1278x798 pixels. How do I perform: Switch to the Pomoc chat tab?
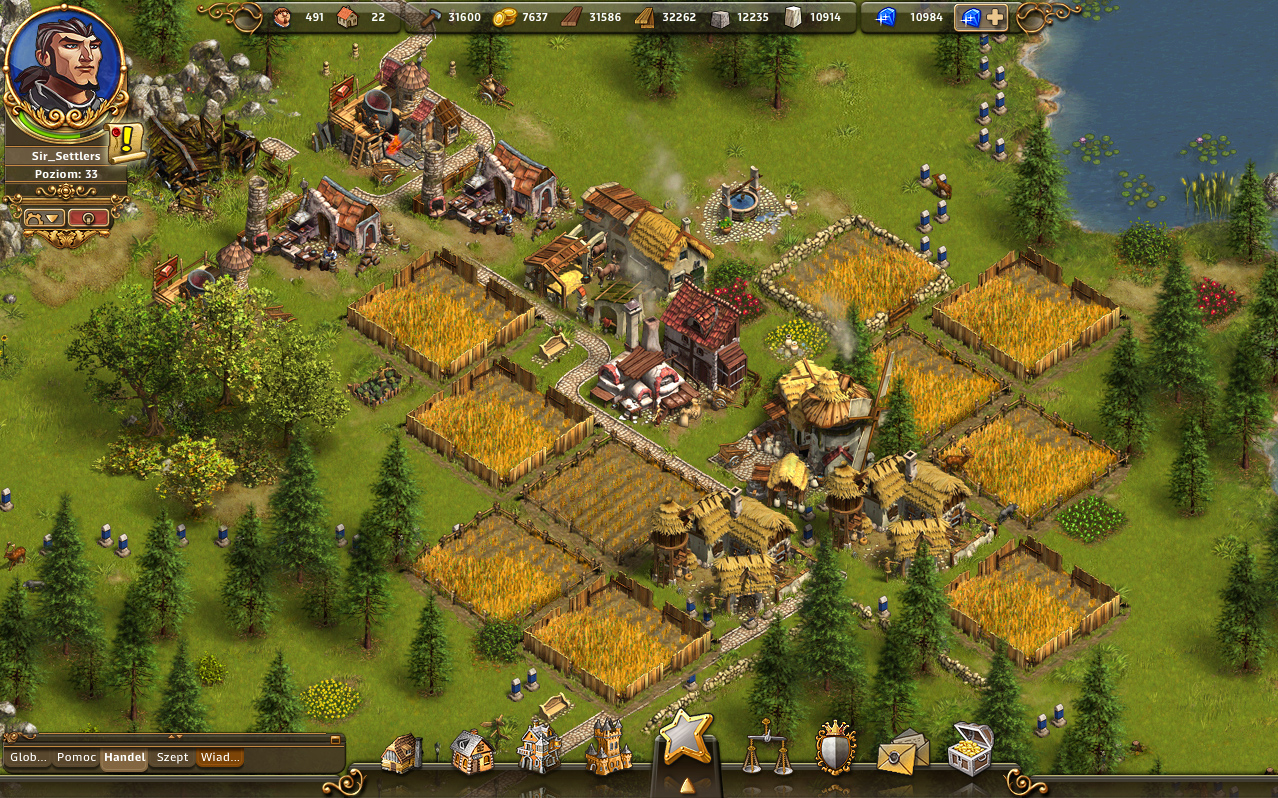pyautogui.click(x=76, y=758)
